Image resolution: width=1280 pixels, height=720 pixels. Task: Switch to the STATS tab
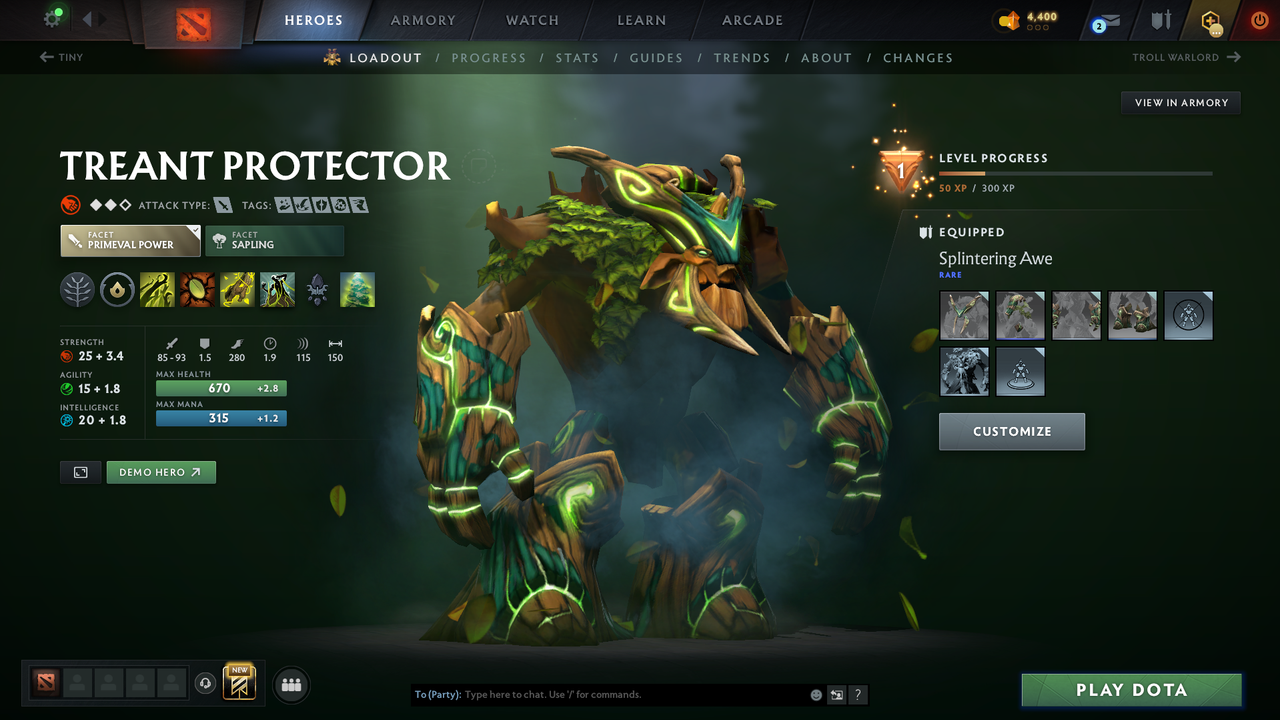[x=577, y=58]
